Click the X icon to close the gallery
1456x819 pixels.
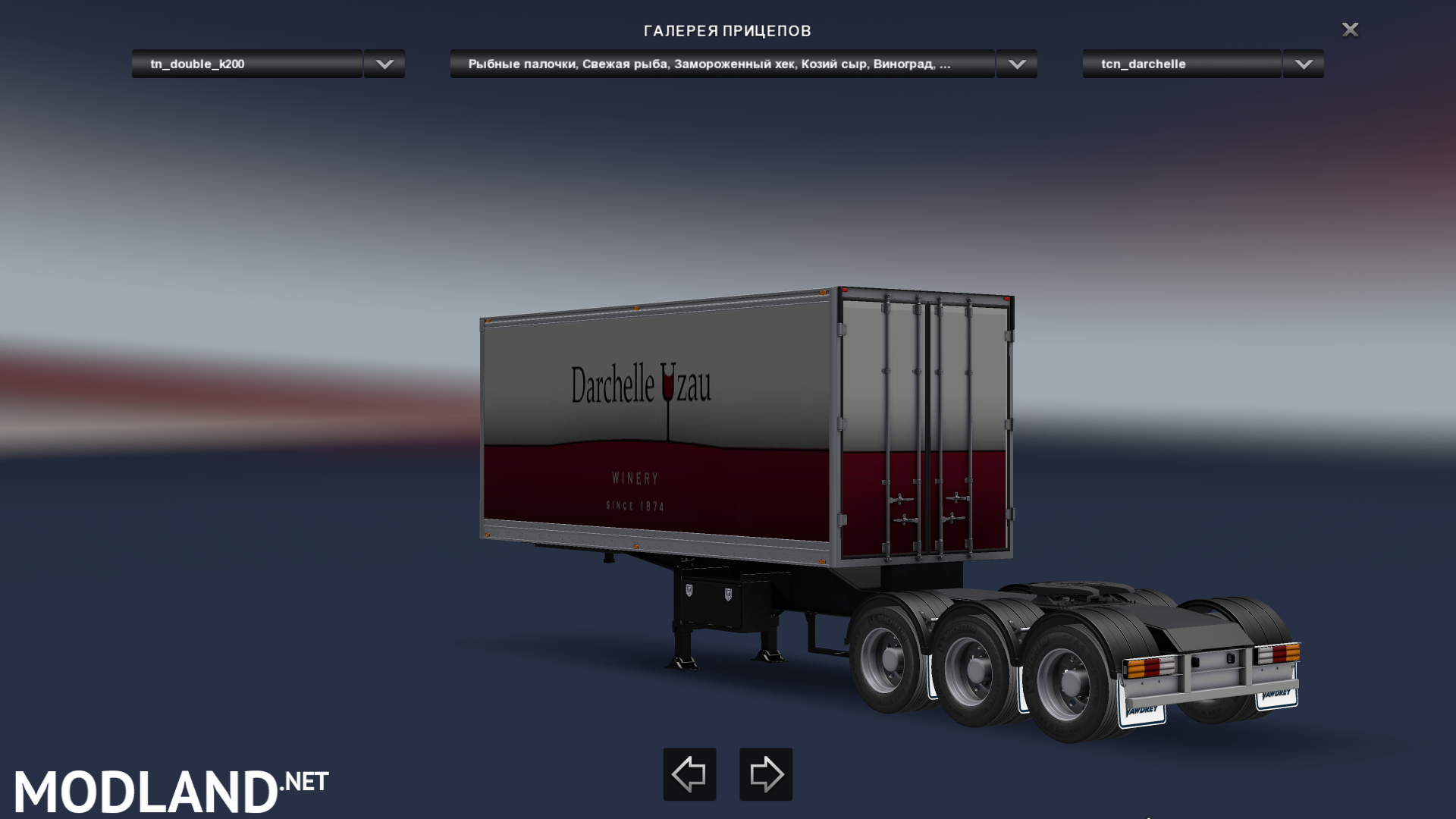coord(1350,30)
